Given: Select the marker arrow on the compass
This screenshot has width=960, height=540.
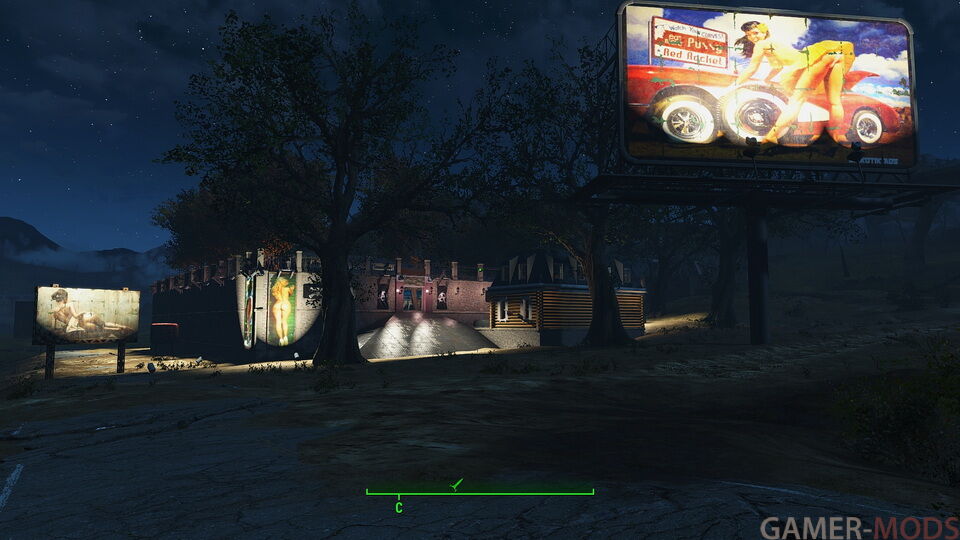Looking at the screenshot, I should point(457,484).
